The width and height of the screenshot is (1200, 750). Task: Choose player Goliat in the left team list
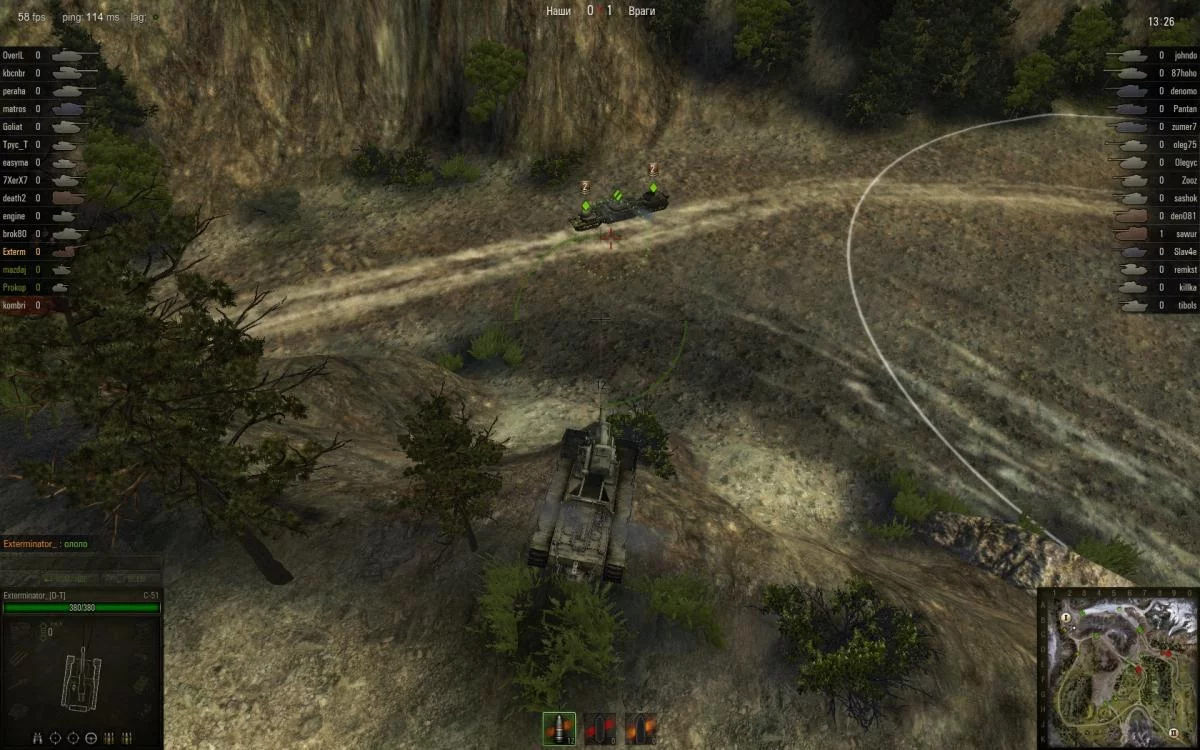(x=13, y=127)
